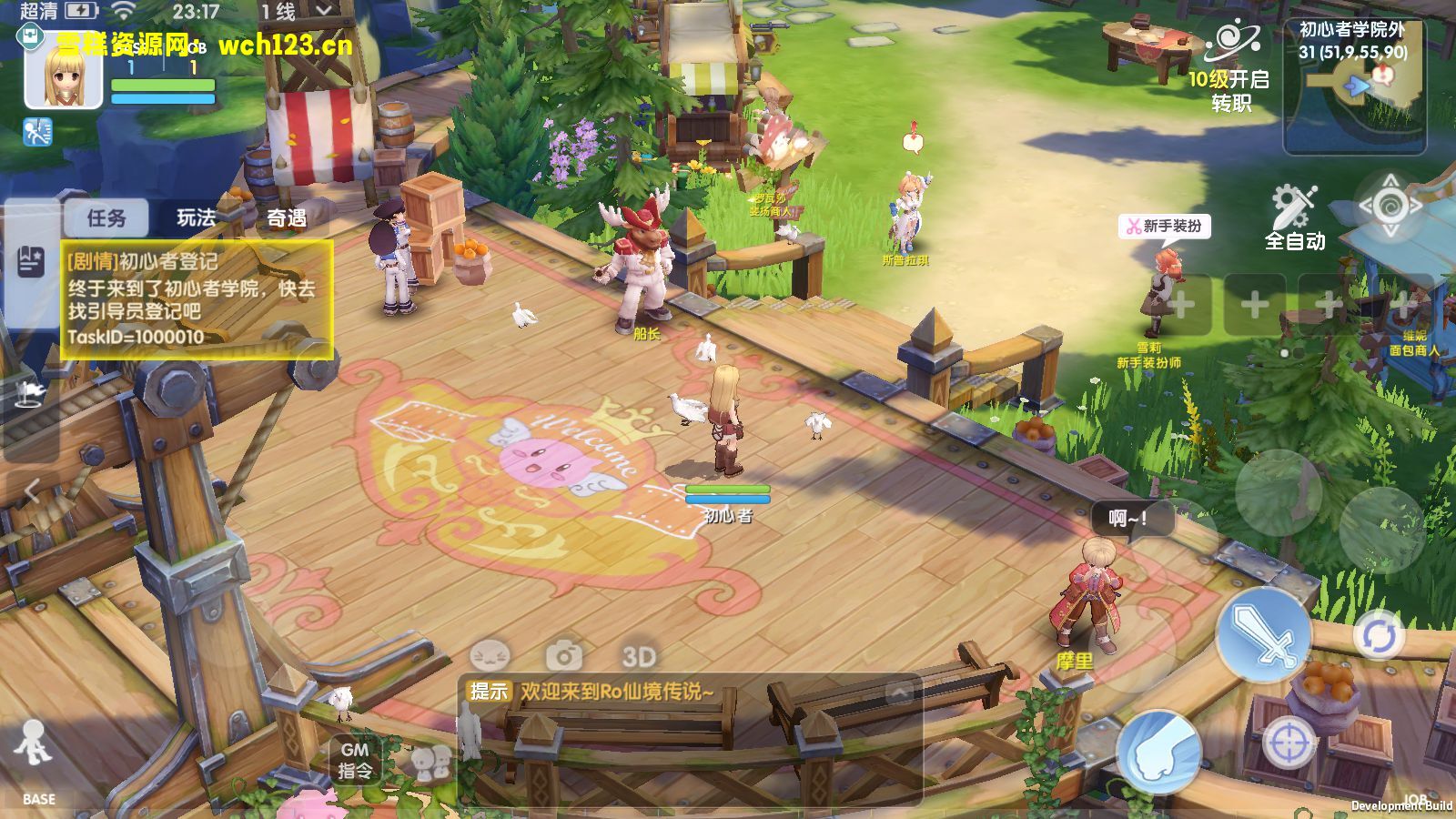Enable 全自动 auto battle
The height and width of the screenshot is (819, 1456).
[x=1294, y=217]
